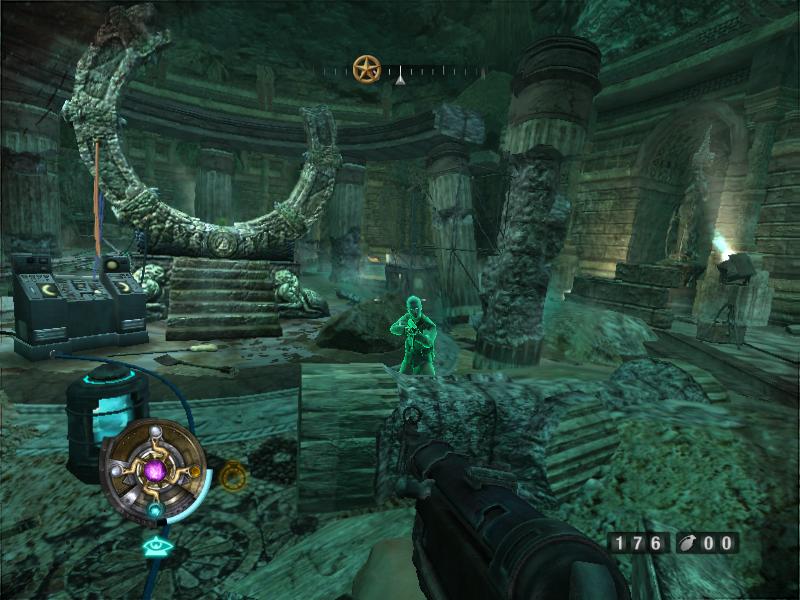The image size is (800, 600).
Task: Click the gold ring icon beside medallion
Action: (231, 475)
